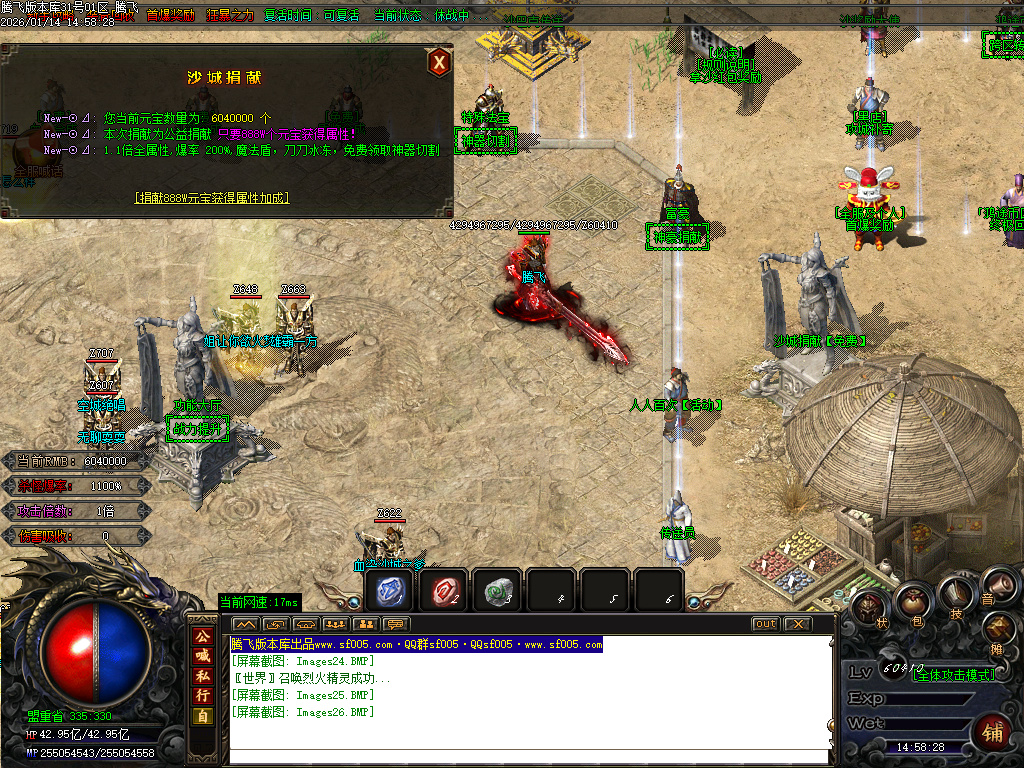
Task: Click the chat window's out button
Action: [x=765, y=624]
